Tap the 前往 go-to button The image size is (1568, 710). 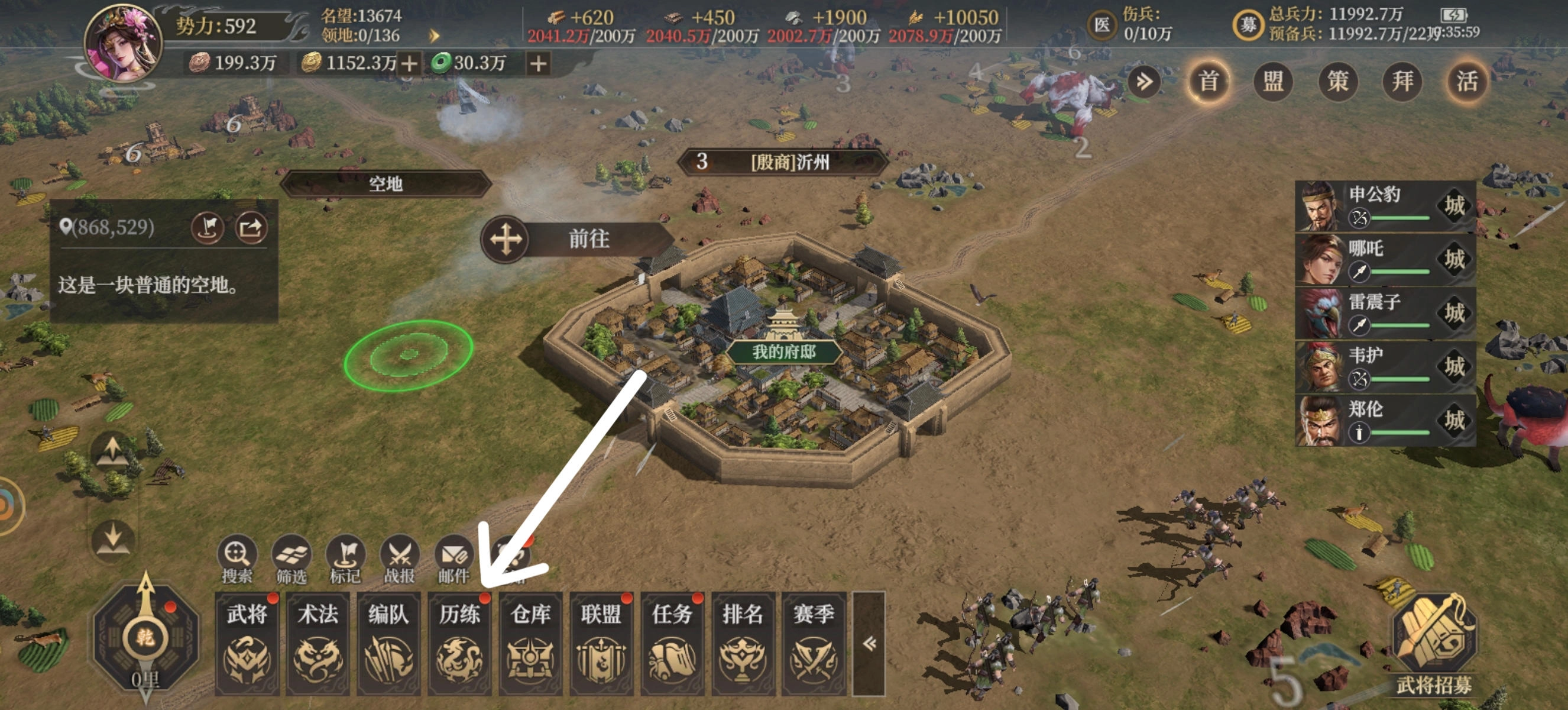pos(577,238)
